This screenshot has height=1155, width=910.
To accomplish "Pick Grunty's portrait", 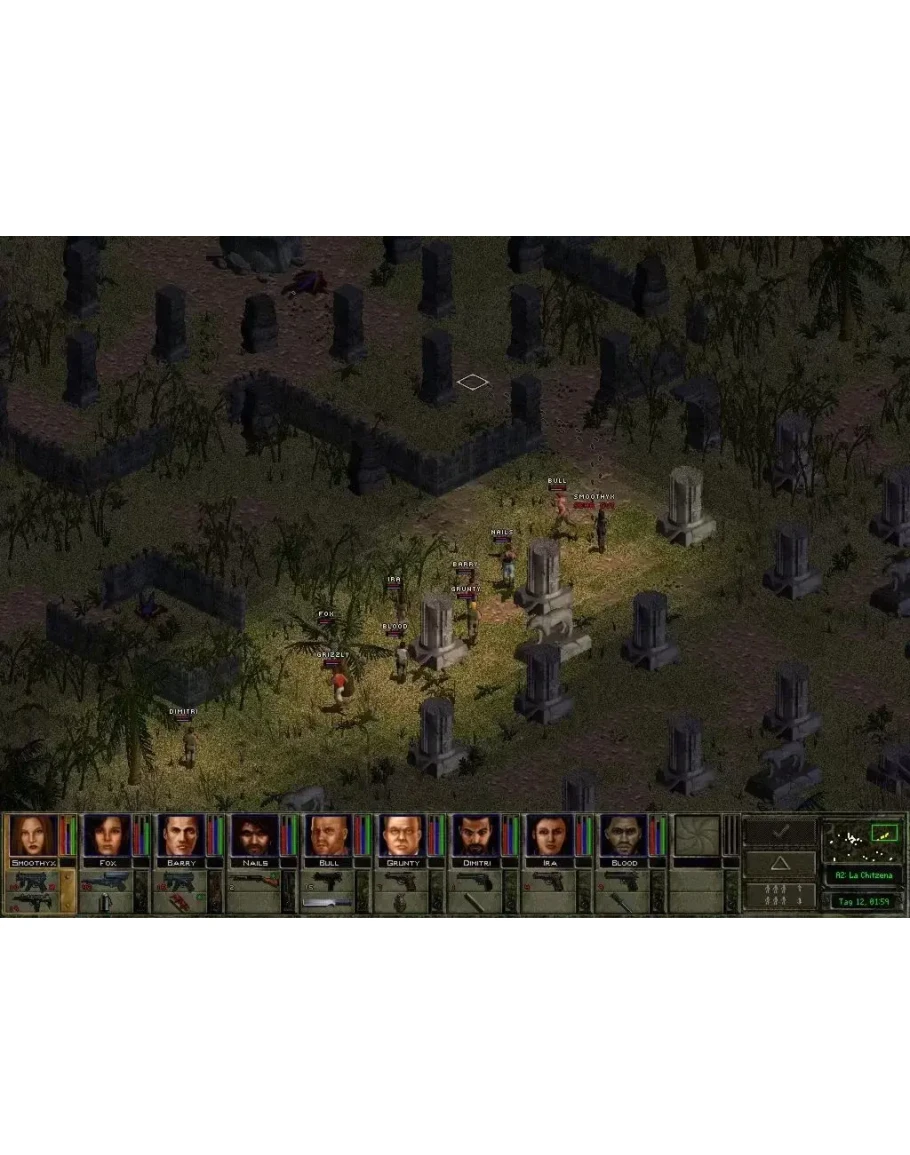I will click(x=402, y=834).
